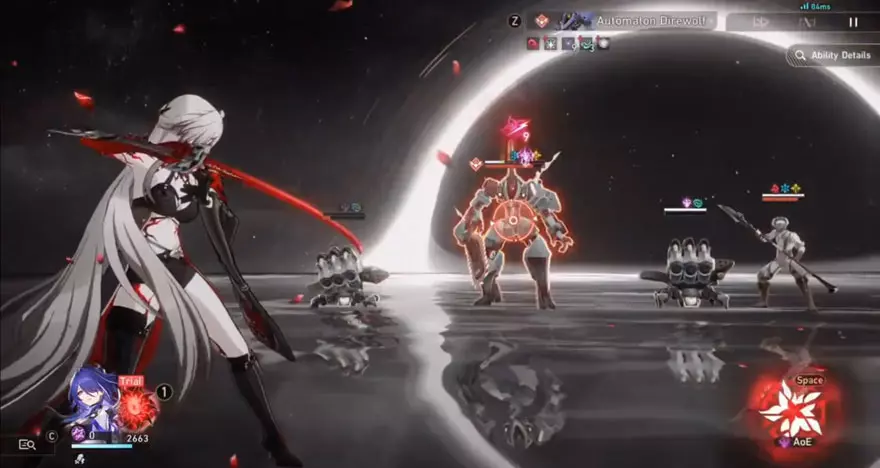This screenshot has height=468, width=880.
Task: Open the battle details magnifier list icon
Action: (x=27, y=445)
